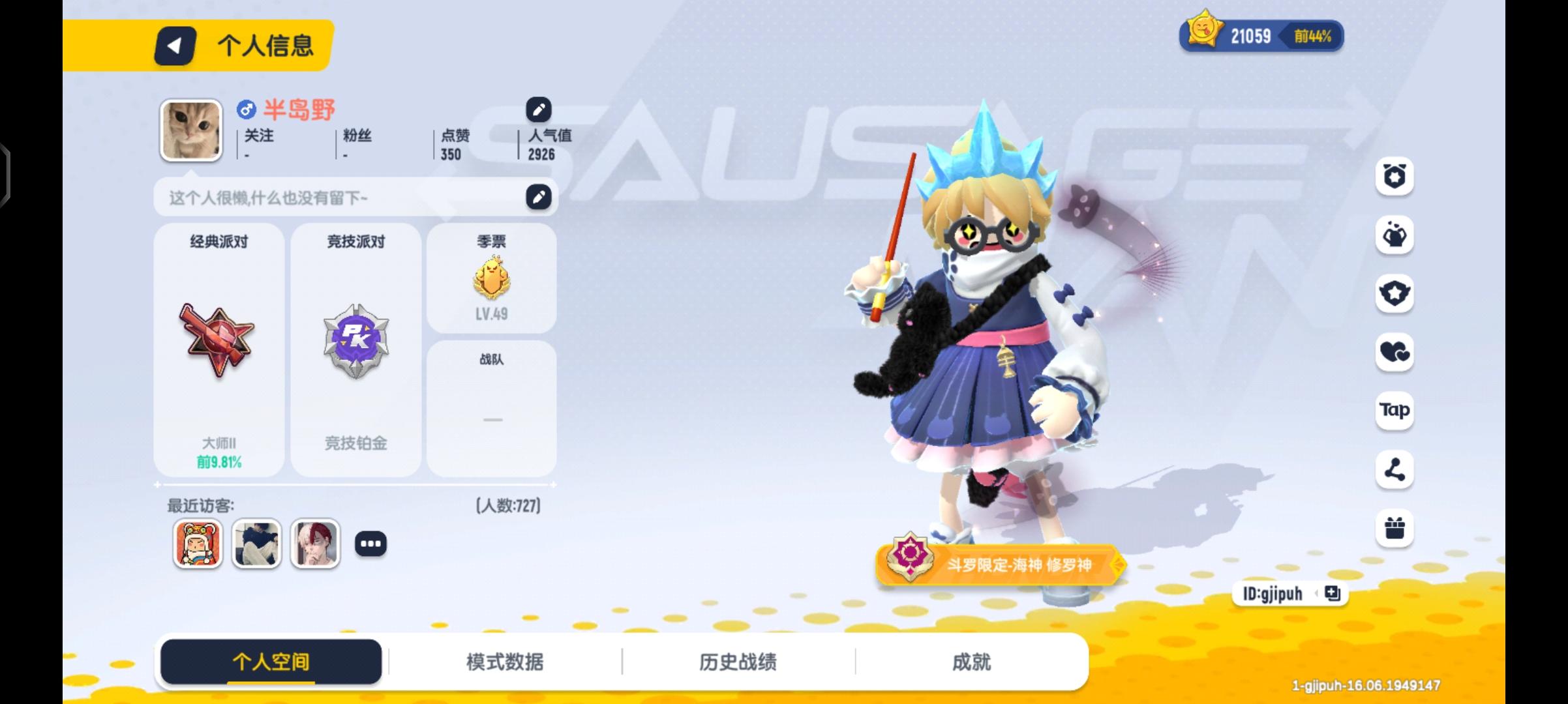Click the cat profile avatar photo
This screenshot has width=1568, height=704.
coord(191,130)
